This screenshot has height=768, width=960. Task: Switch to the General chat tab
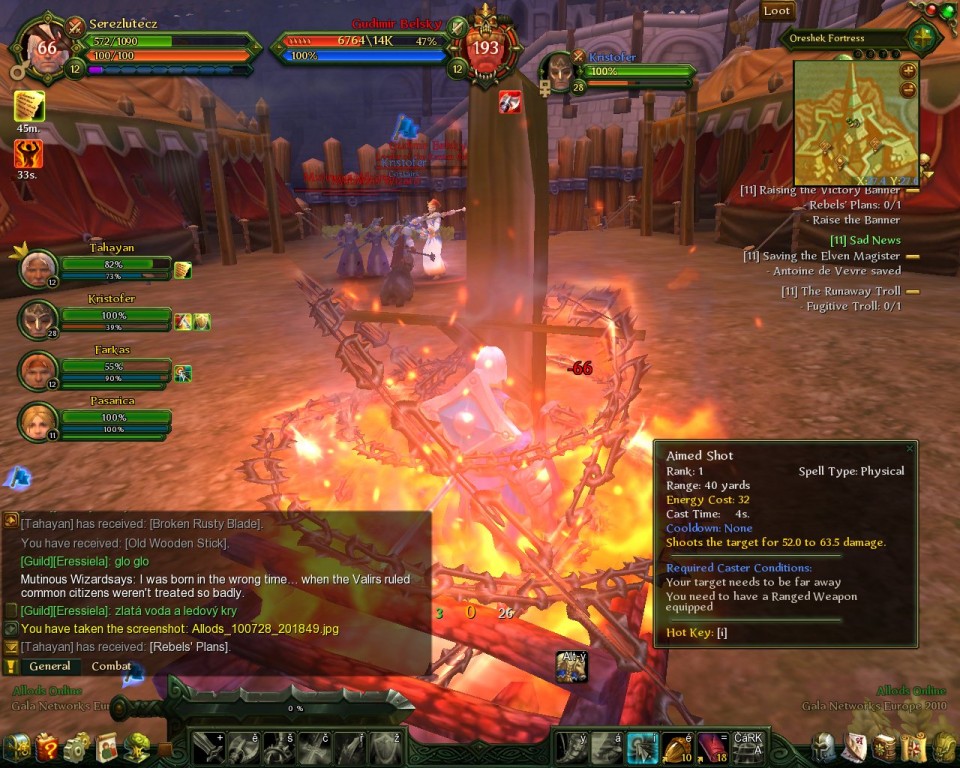click(49, 666)
